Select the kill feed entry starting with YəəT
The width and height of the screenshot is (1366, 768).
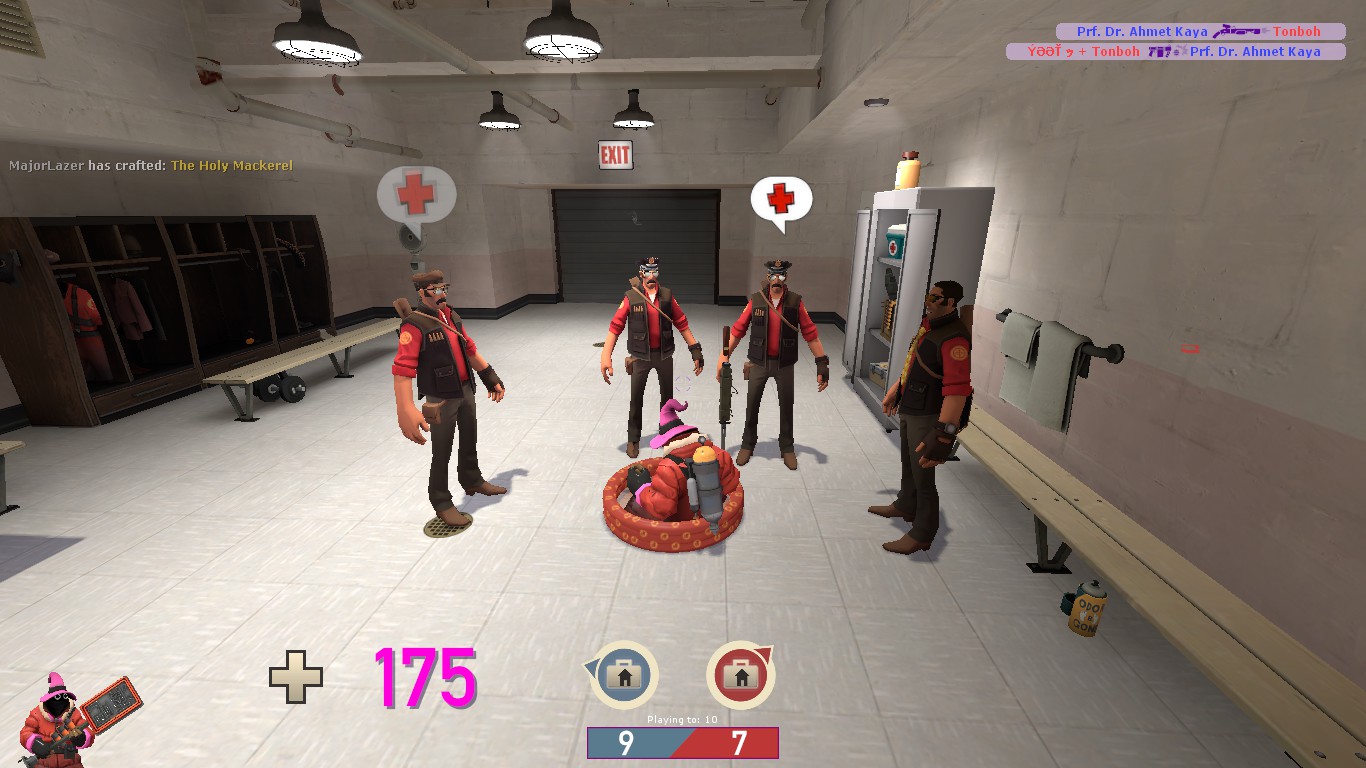coord(1175,52)
